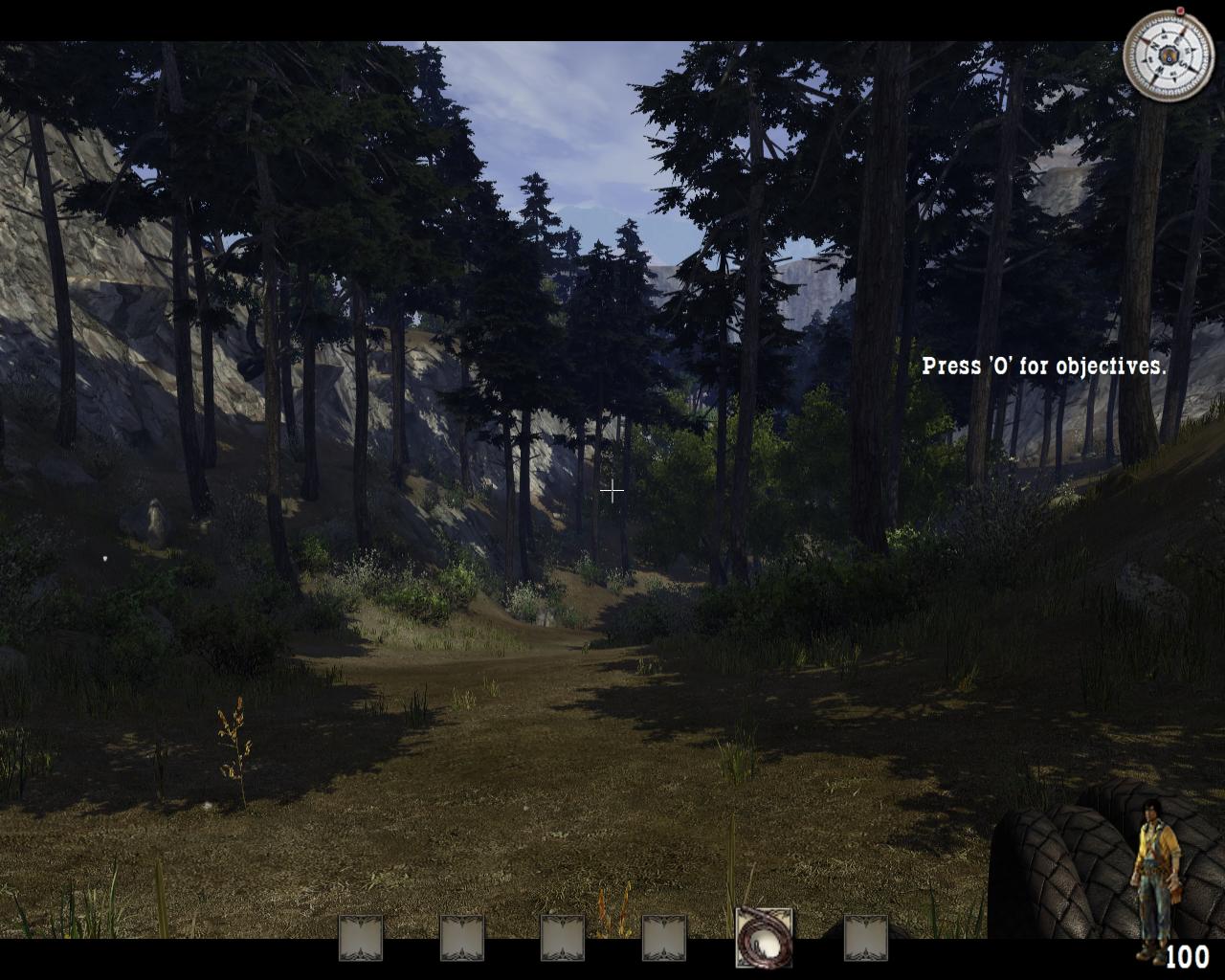Select the coiled whip hotbar slot
The image size is (1225, 980).
click(x=764, y=938)
